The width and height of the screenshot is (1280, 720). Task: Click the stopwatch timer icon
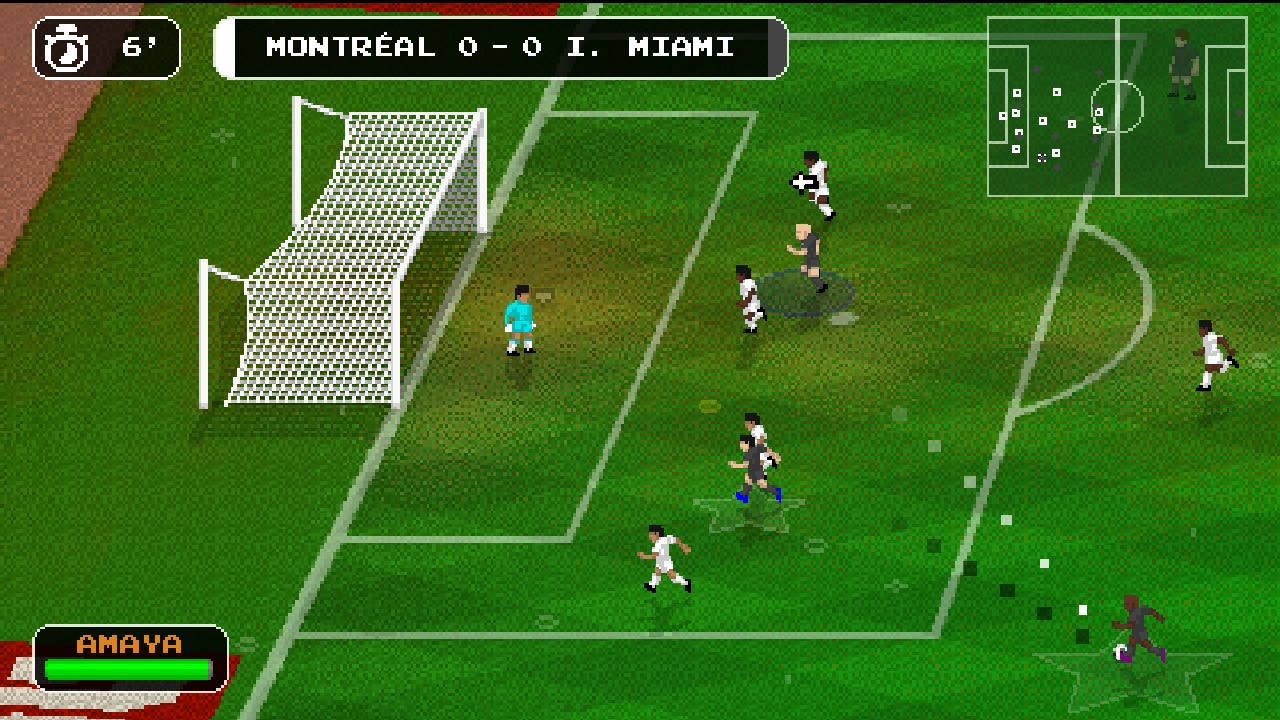pyautogui.click(x=67, y=46)
